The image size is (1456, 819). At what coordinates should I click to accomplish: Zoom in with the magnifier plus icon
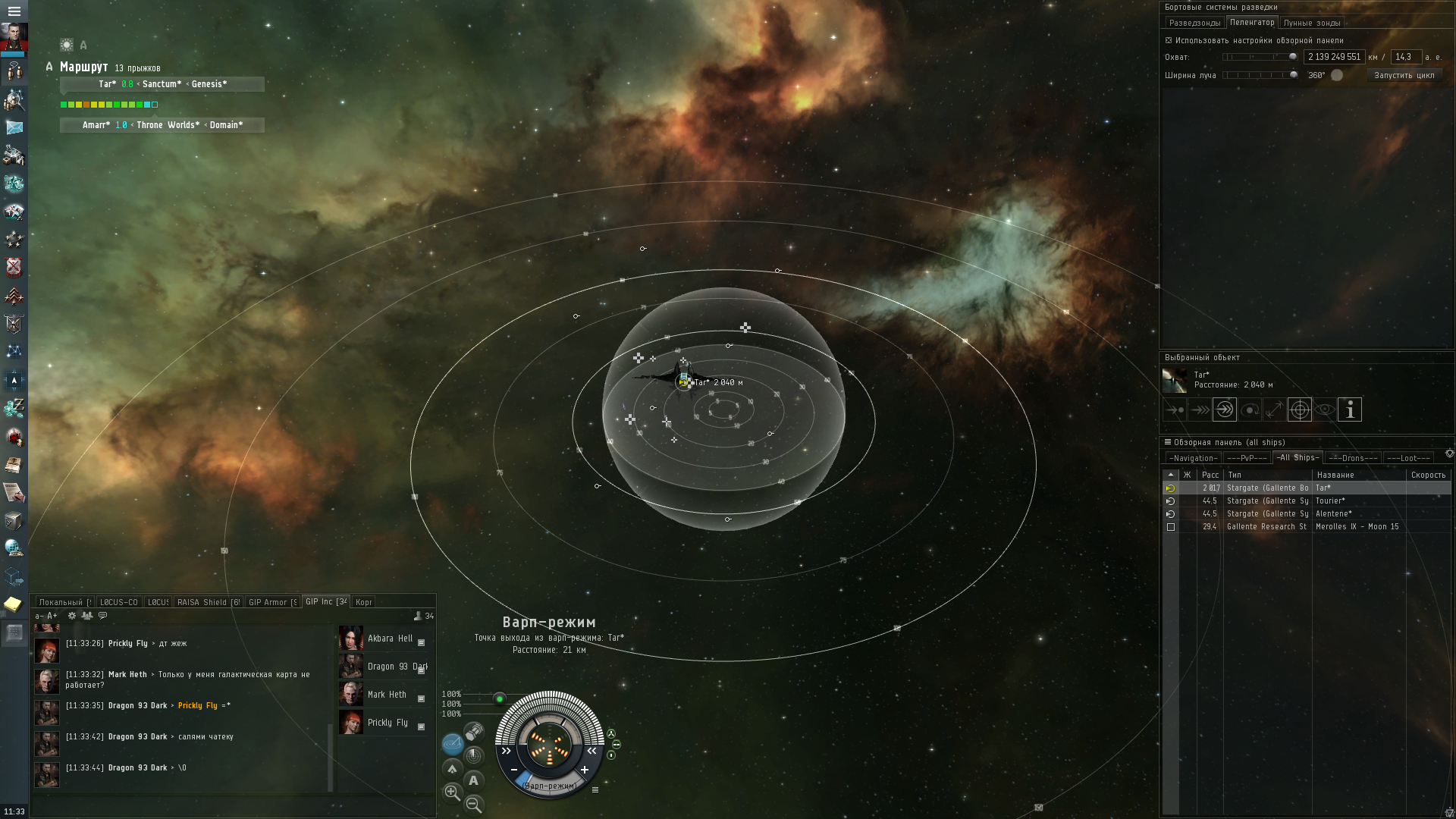tap(452, 792)
